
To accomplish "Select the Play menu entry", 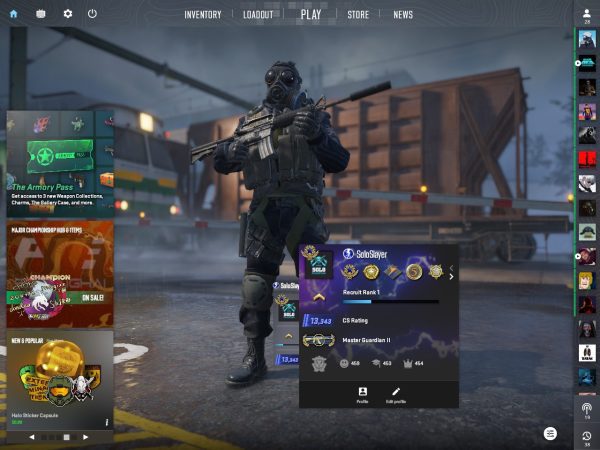I will 311,15.
